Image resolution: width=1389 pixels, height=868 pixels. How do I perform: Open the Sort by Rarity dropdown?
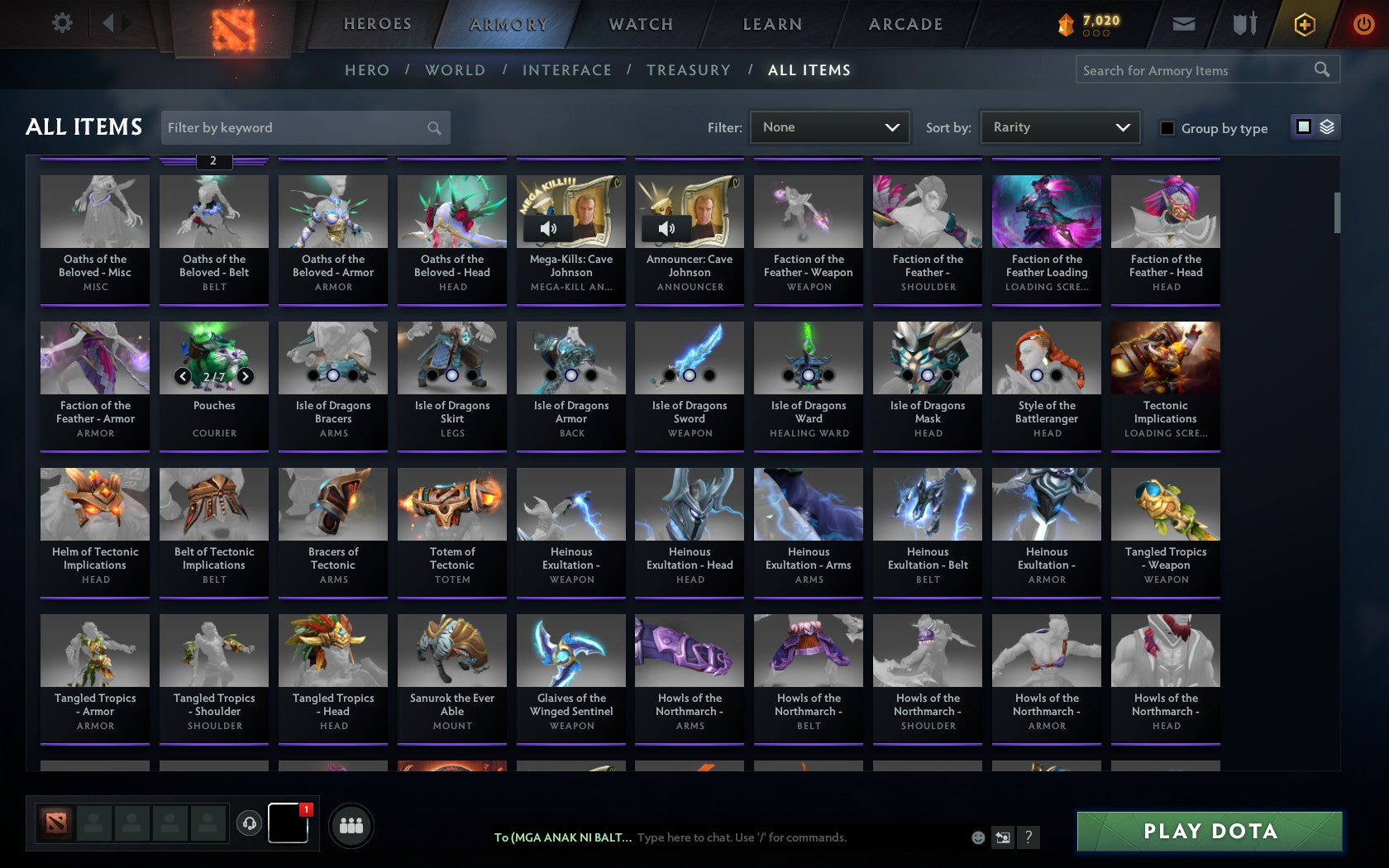(1059, 126)
